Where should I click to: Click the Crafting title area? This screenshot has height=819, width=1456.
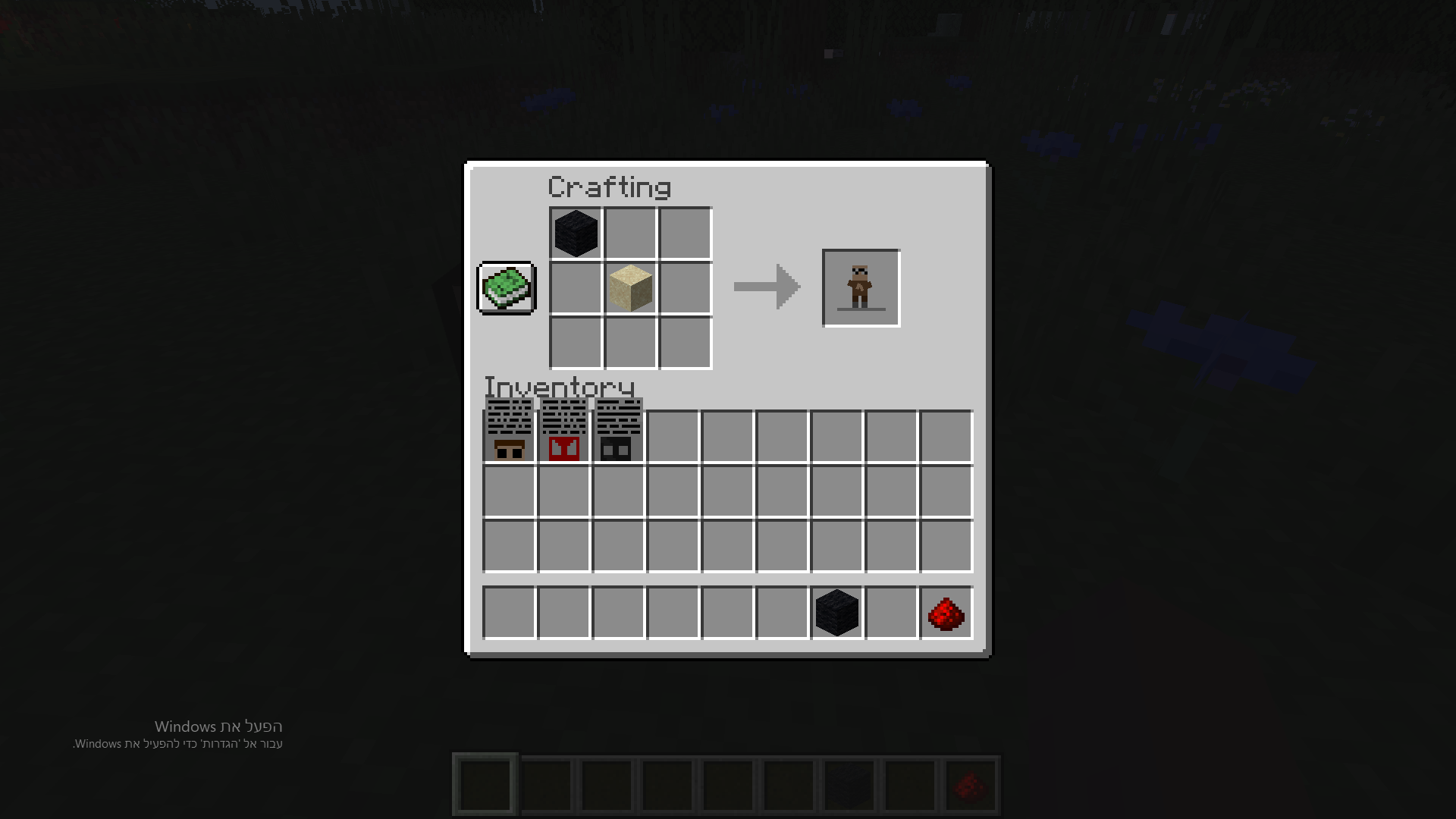click(x=610, y=187)
